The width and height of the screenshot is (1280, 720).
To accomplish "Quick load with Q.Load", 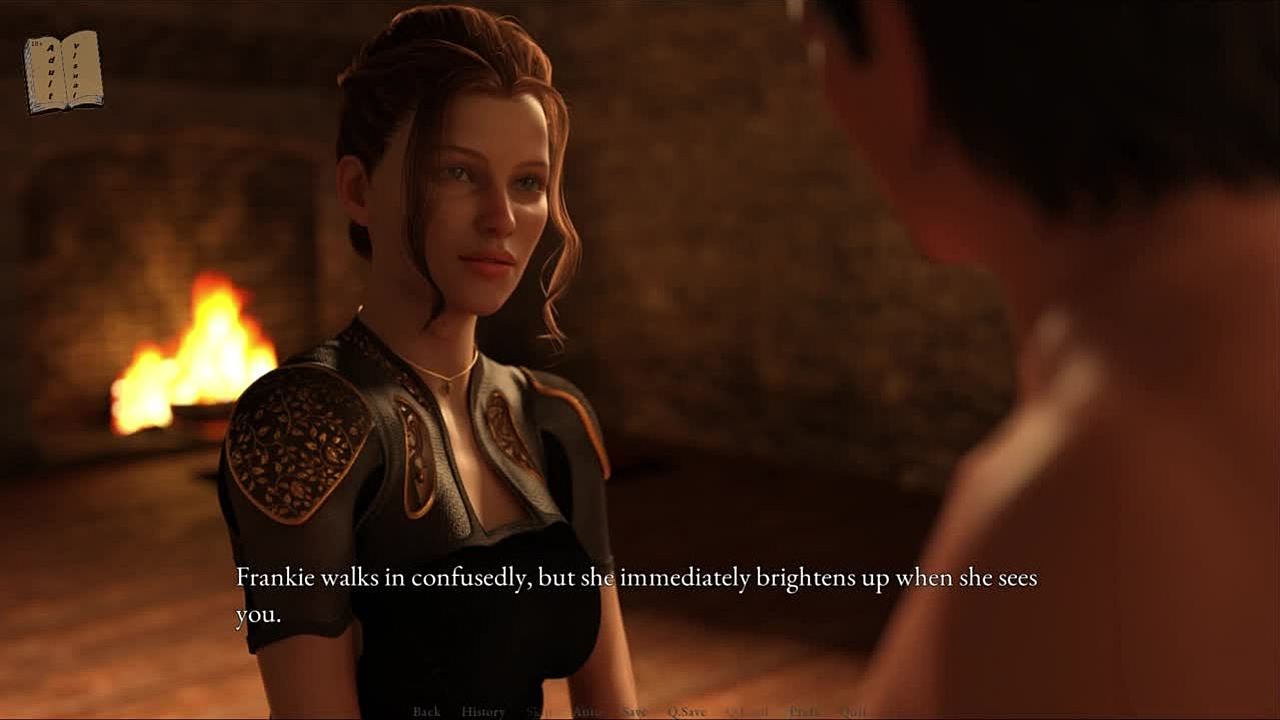I will tap(747, 711).
